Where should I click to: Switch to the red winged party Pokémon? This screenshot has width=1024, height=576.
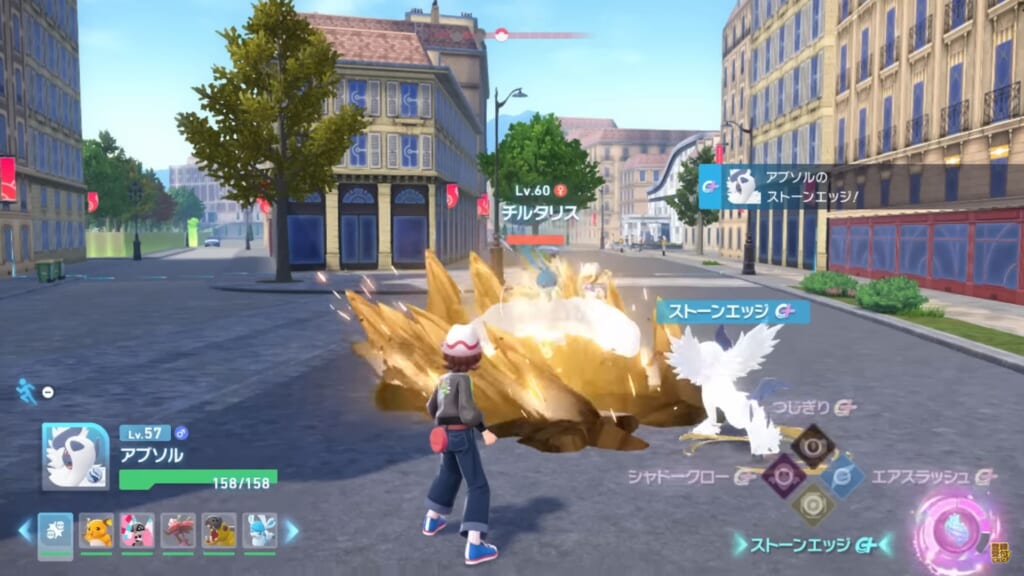[178, 530]
